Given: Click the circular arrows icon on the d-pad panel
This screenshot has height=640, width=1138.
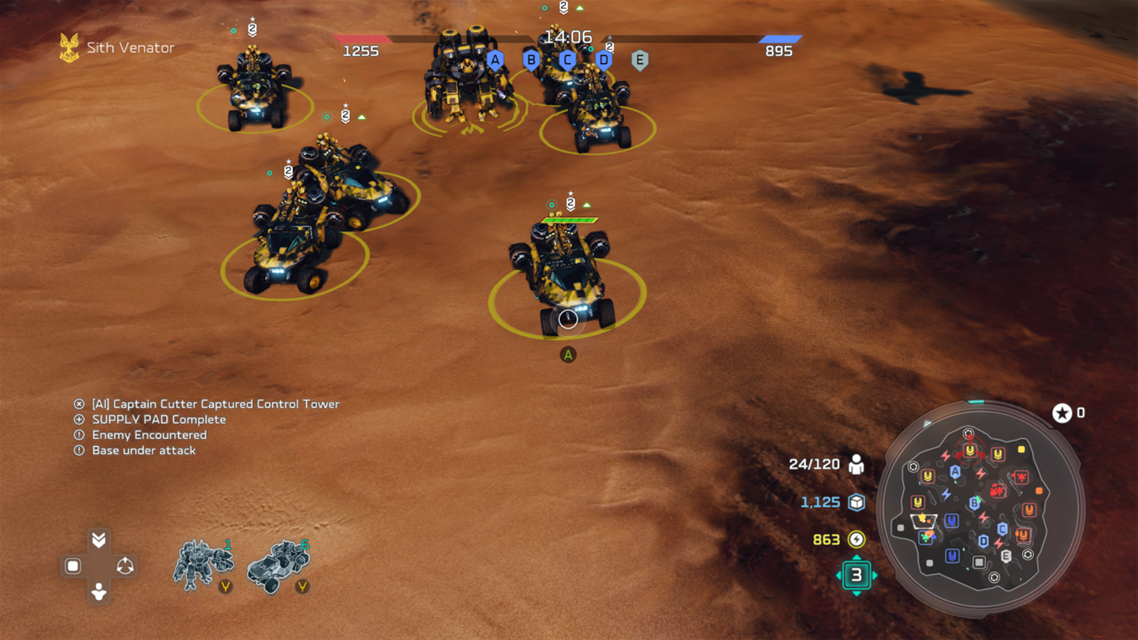Looking at the screenshot, I should tap(125, 566).
